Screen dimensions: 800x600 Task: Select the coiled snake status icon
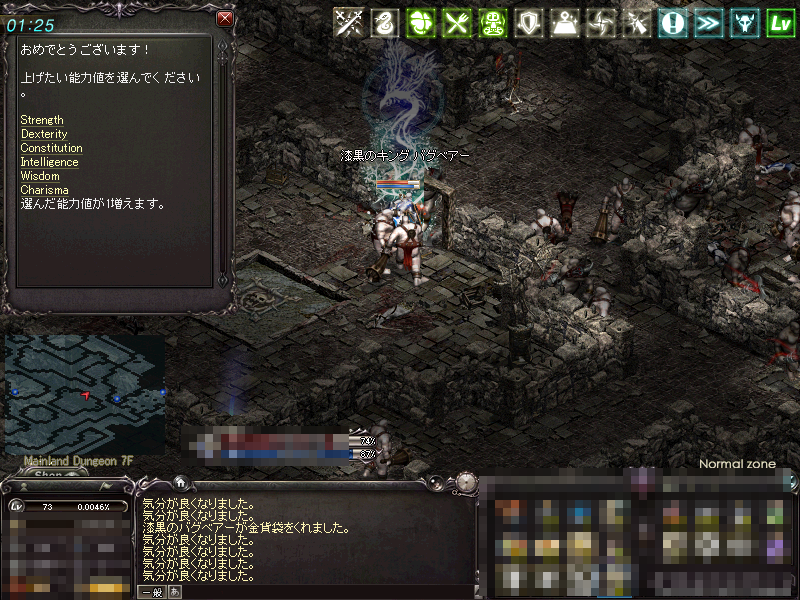point(384,23)
